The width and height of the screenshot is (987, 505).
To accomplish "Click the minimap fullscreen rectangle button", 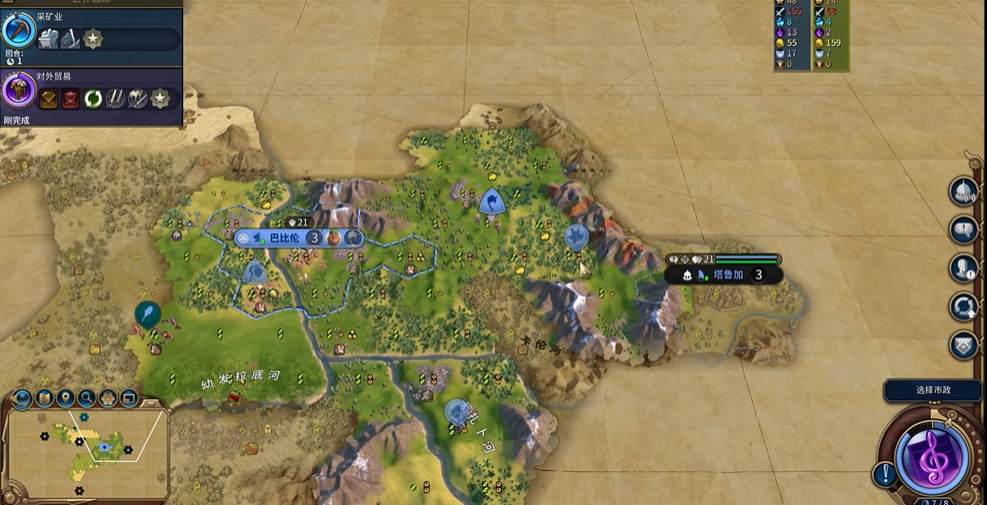I will click(129, 399).
